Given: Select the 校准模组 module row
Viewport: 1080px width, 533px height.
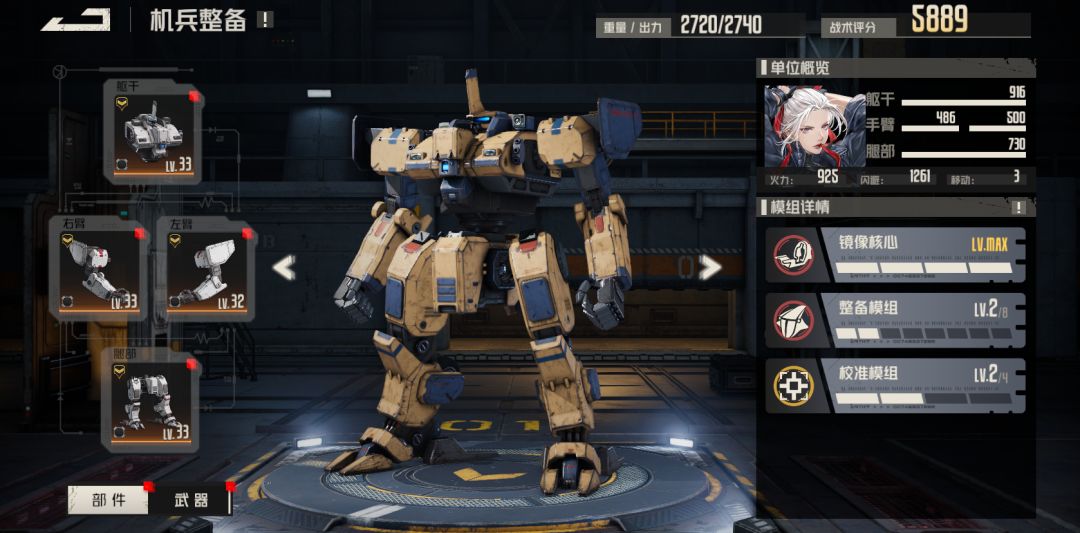Looking at the screenshot, I should [895, 386].
